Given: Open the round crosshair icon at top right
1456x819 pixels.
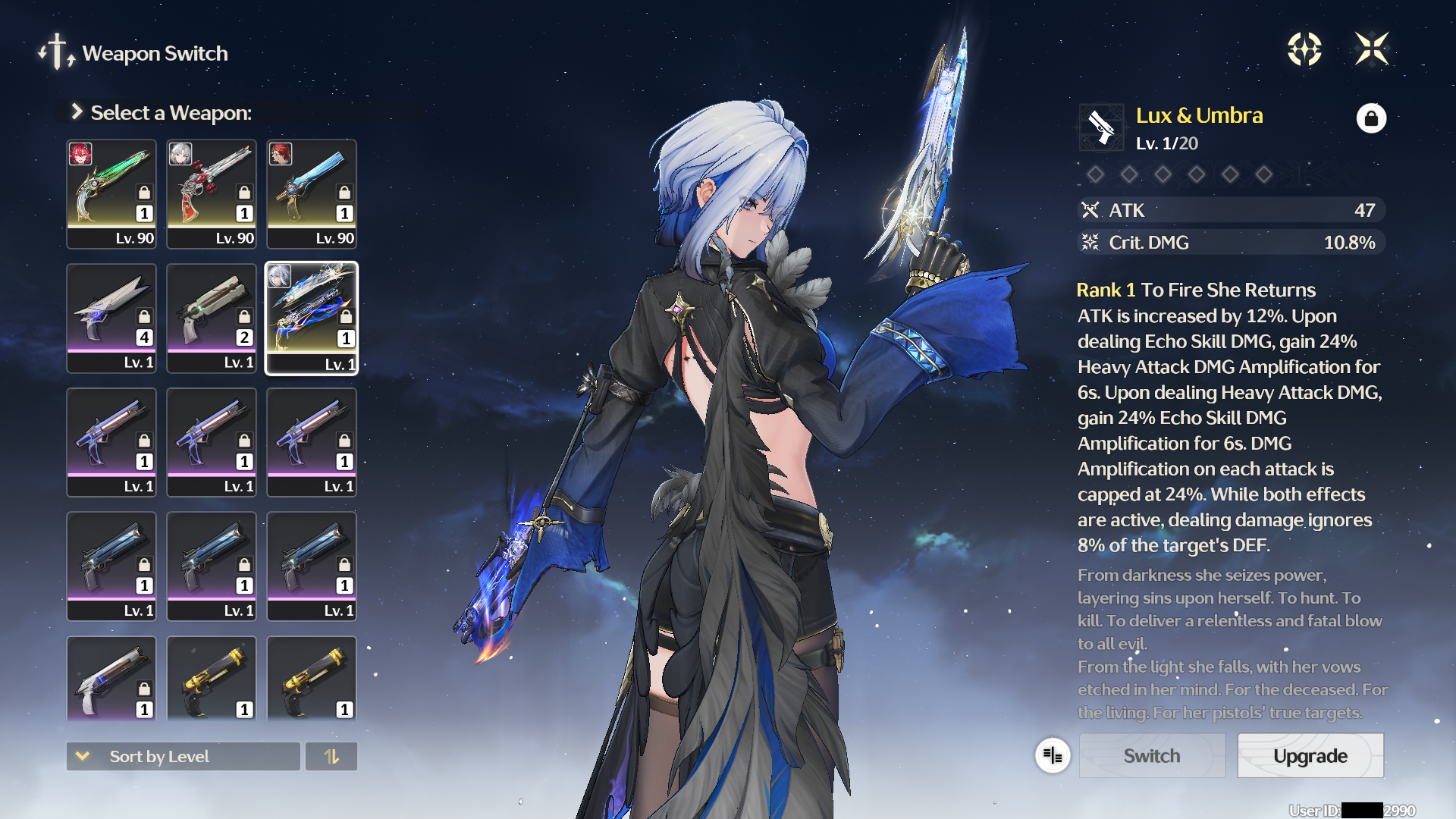Looking at the screenshot, I should pyautogui.click(x=1304, y=49).
